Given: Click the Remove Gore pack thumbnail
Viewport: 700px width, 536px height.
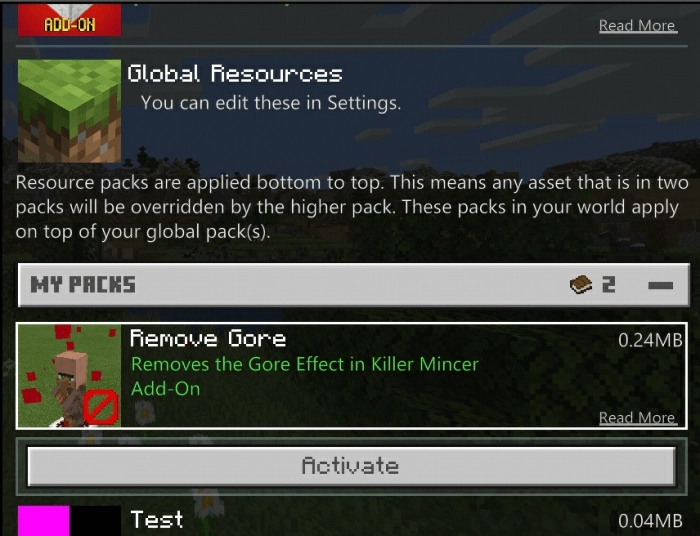Looking at the screenshot, I should click(x=69, y=375).
